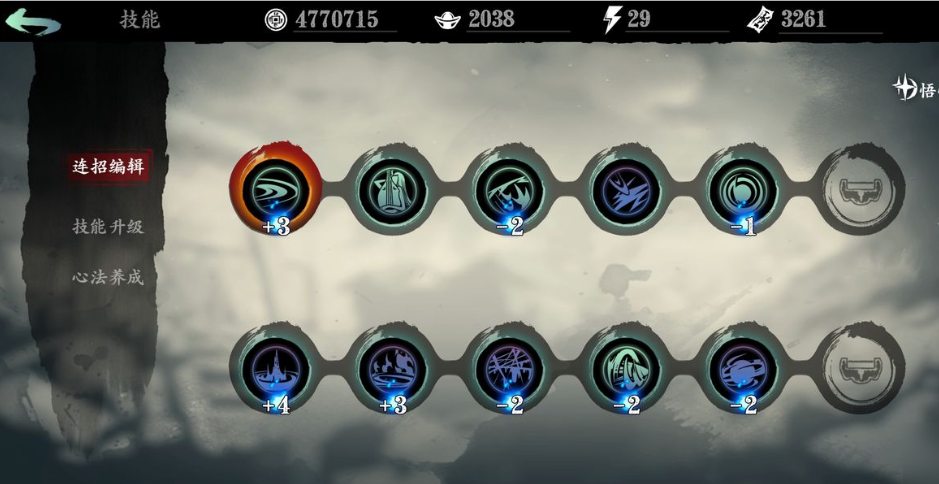Switch to the 连招编辑 combo edit tab
This screenshot has height=484, width=939.
point(108,166)
